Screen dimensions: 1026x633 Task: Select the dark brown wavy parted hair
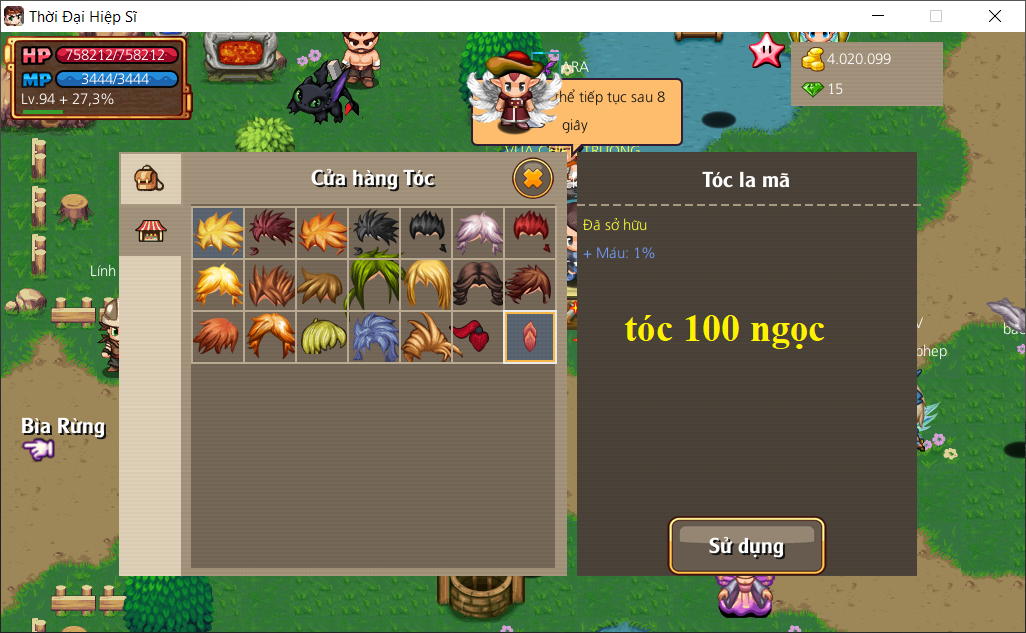point(478,284)
